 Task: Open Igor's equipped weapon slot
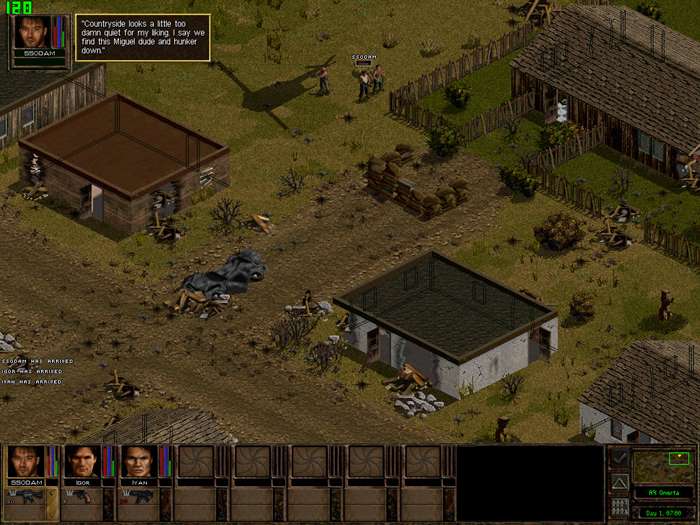click(x=81, y=496)
